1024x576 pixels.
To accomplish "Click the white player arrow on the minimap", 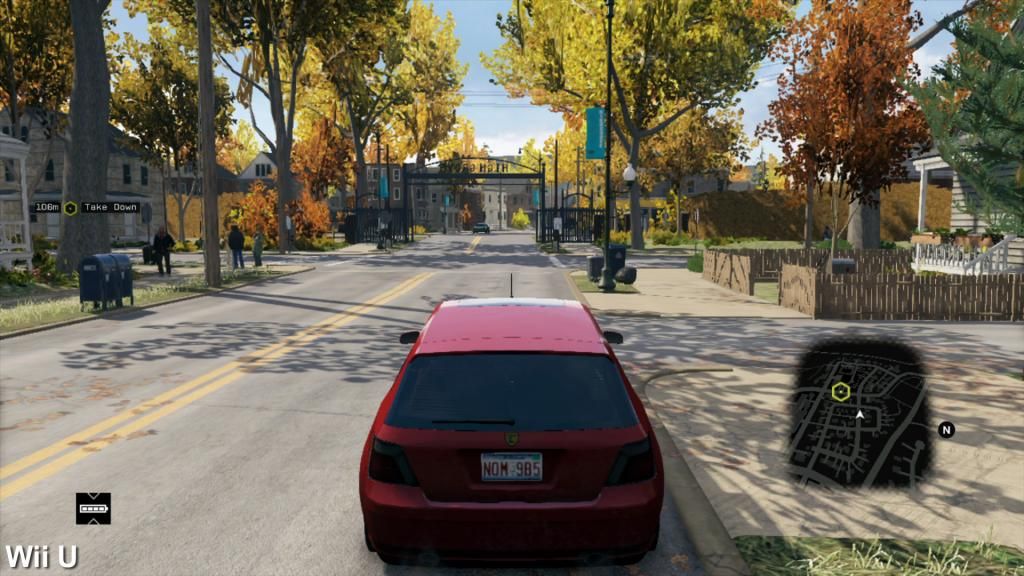I will [859, 412].
